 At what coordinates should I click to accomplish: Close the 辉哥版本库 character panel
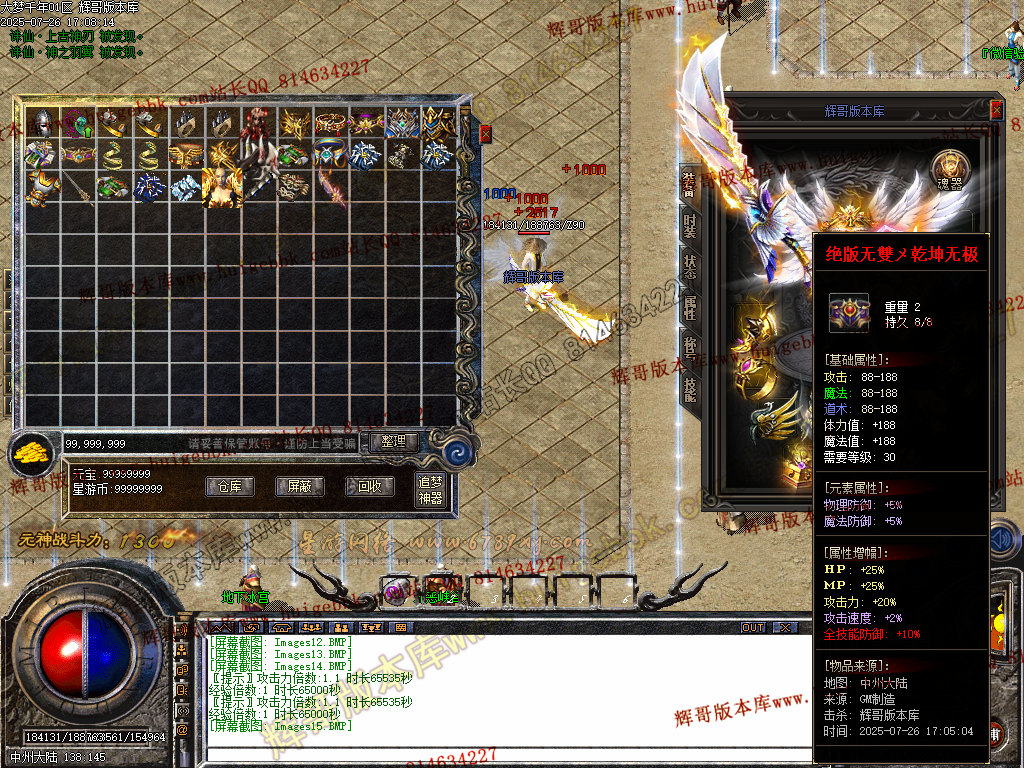(x=996, y=111)
